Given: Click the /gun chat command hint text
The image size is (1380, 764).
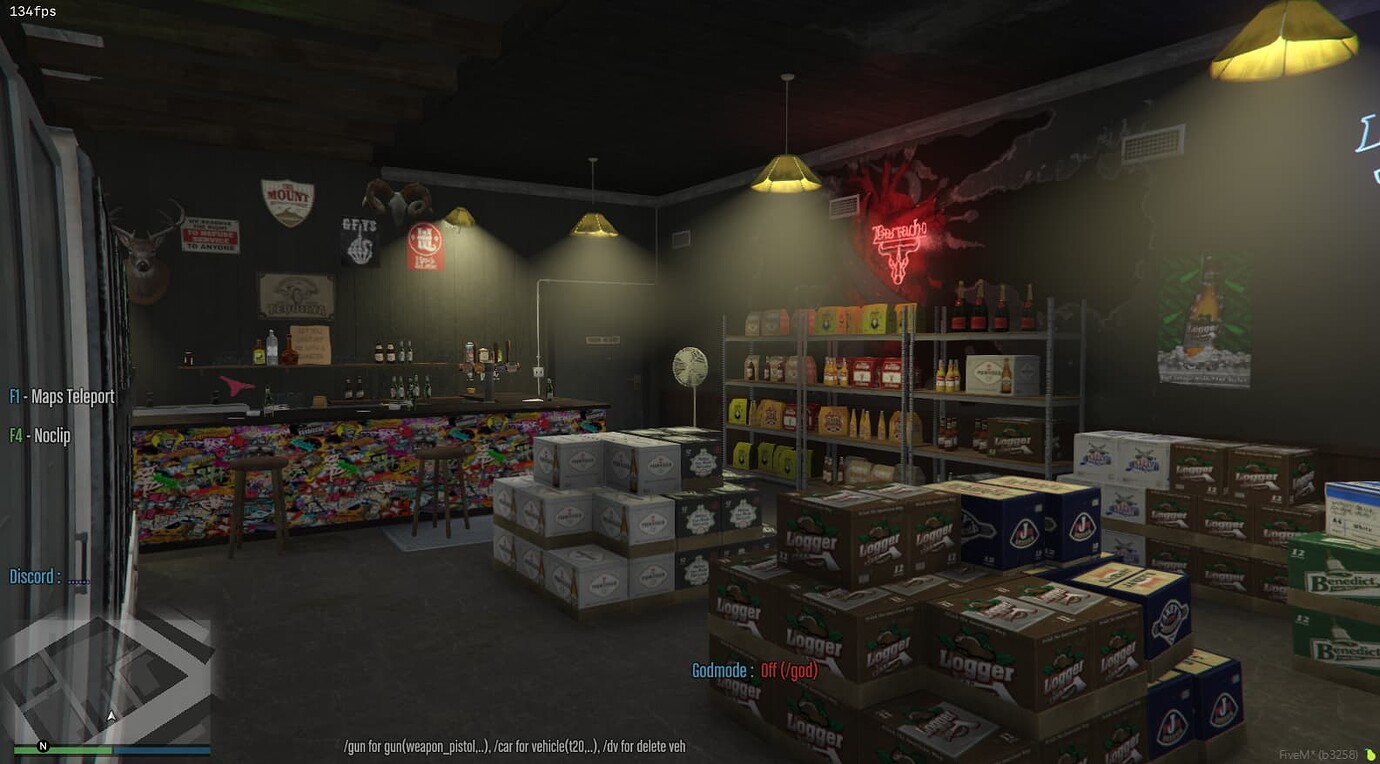Looking at the screenshot, I should [513, 745].
